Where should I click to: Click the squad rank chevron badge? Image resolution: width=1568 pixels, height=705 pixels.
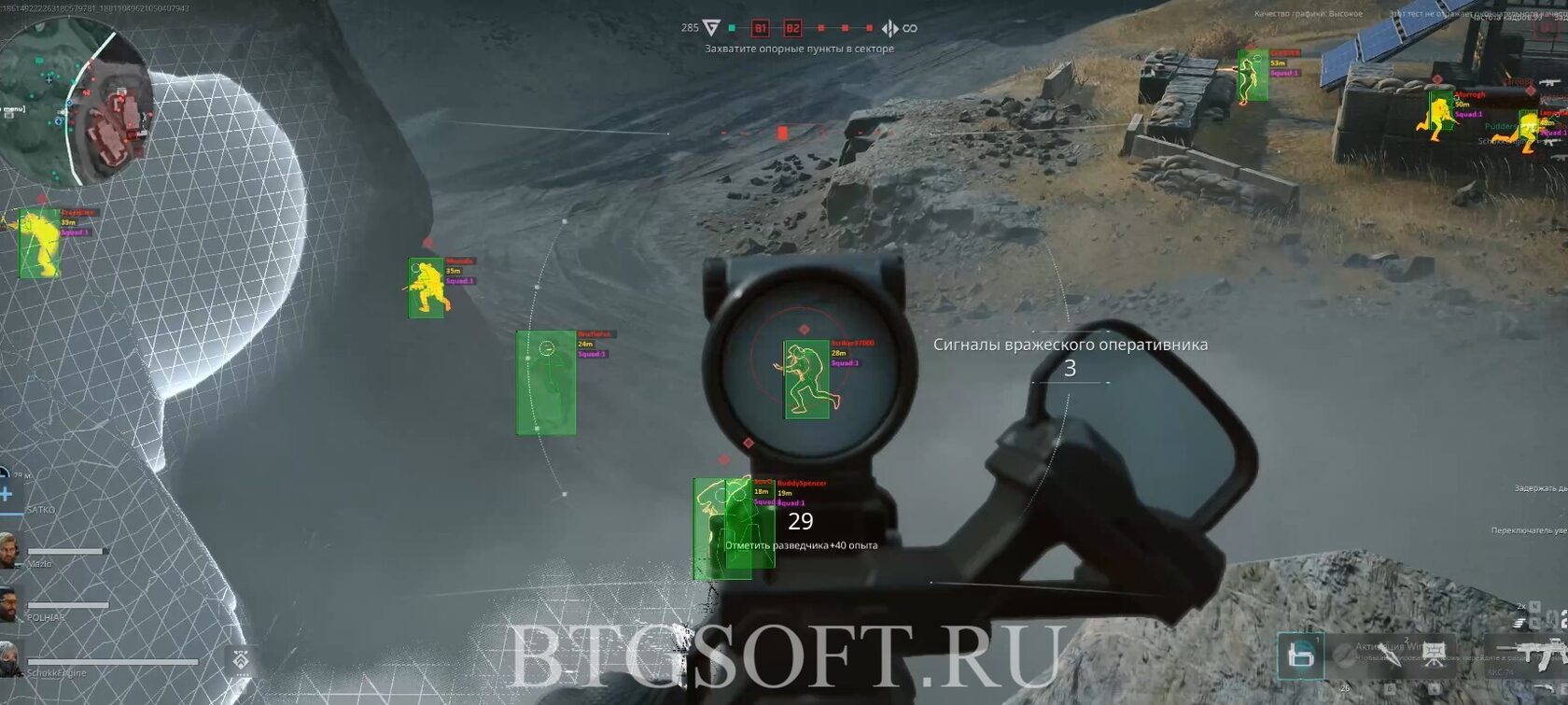coord(241,660)
